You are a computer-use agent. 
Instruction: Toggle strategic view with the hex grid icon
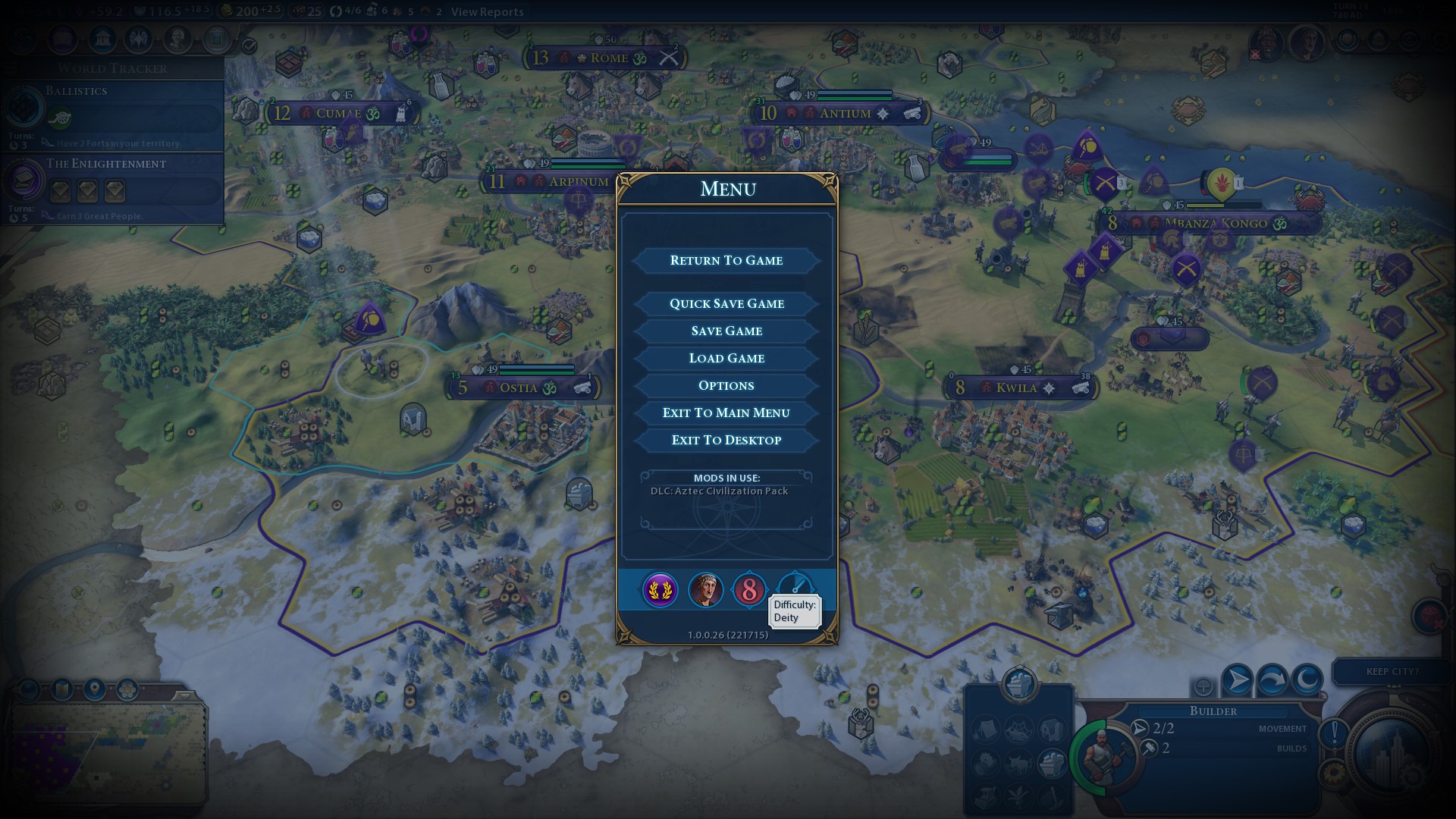127,689
